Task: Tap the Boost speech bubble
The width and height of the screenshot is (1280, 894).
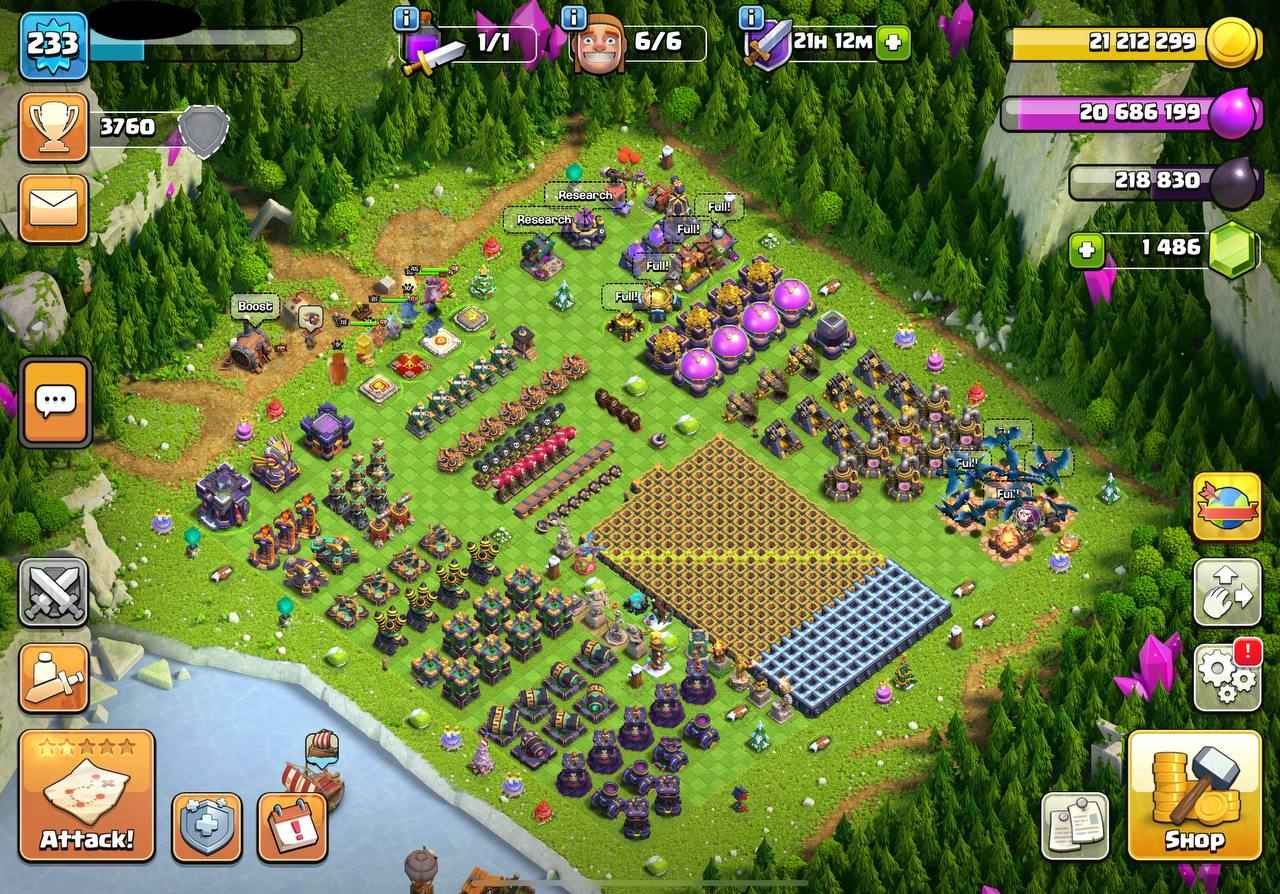Action: pos(255,307)
